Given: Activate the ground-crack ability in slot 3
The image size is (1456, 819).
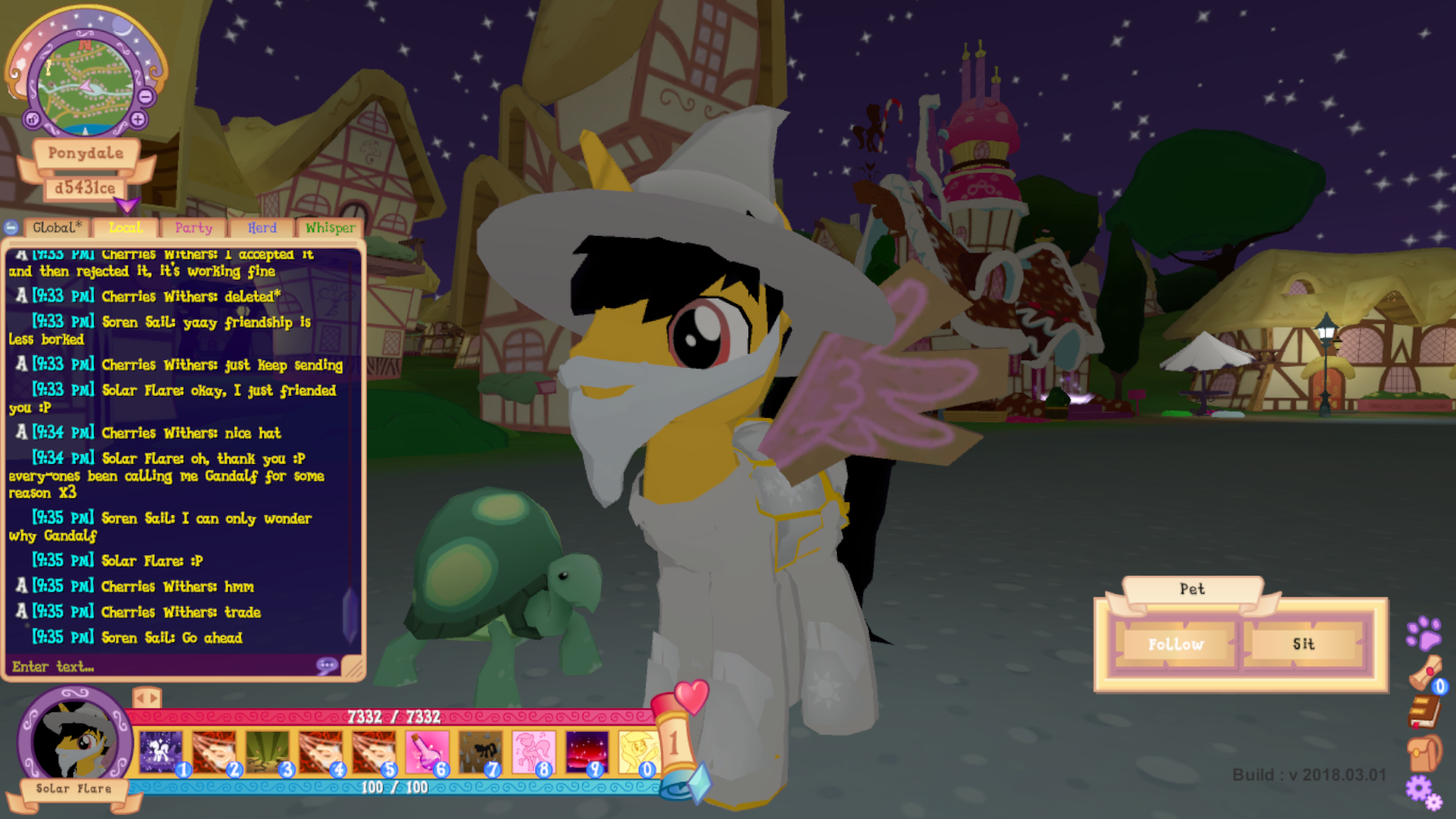Looking at the screenshot, I should click(267, 752).
